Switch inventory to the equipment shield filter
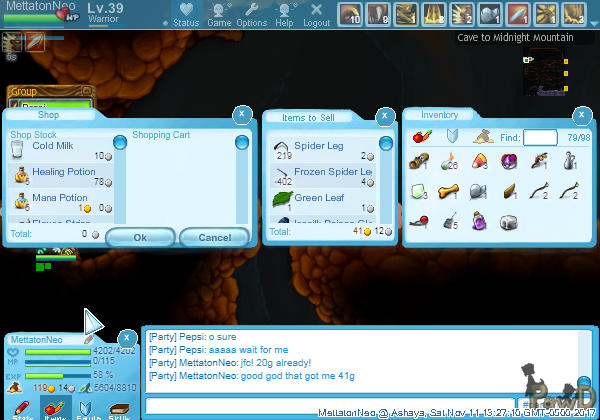 pyautogui.click(x=451, y=136)
